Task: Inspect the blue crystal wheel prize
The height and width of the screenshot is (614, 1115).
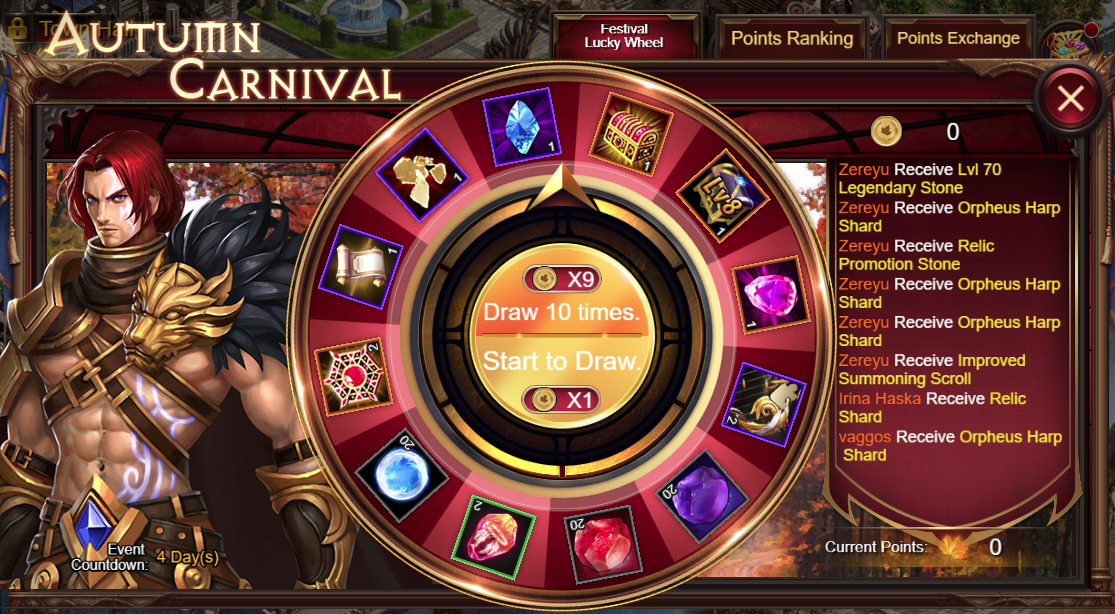Action: click(521, 126)
